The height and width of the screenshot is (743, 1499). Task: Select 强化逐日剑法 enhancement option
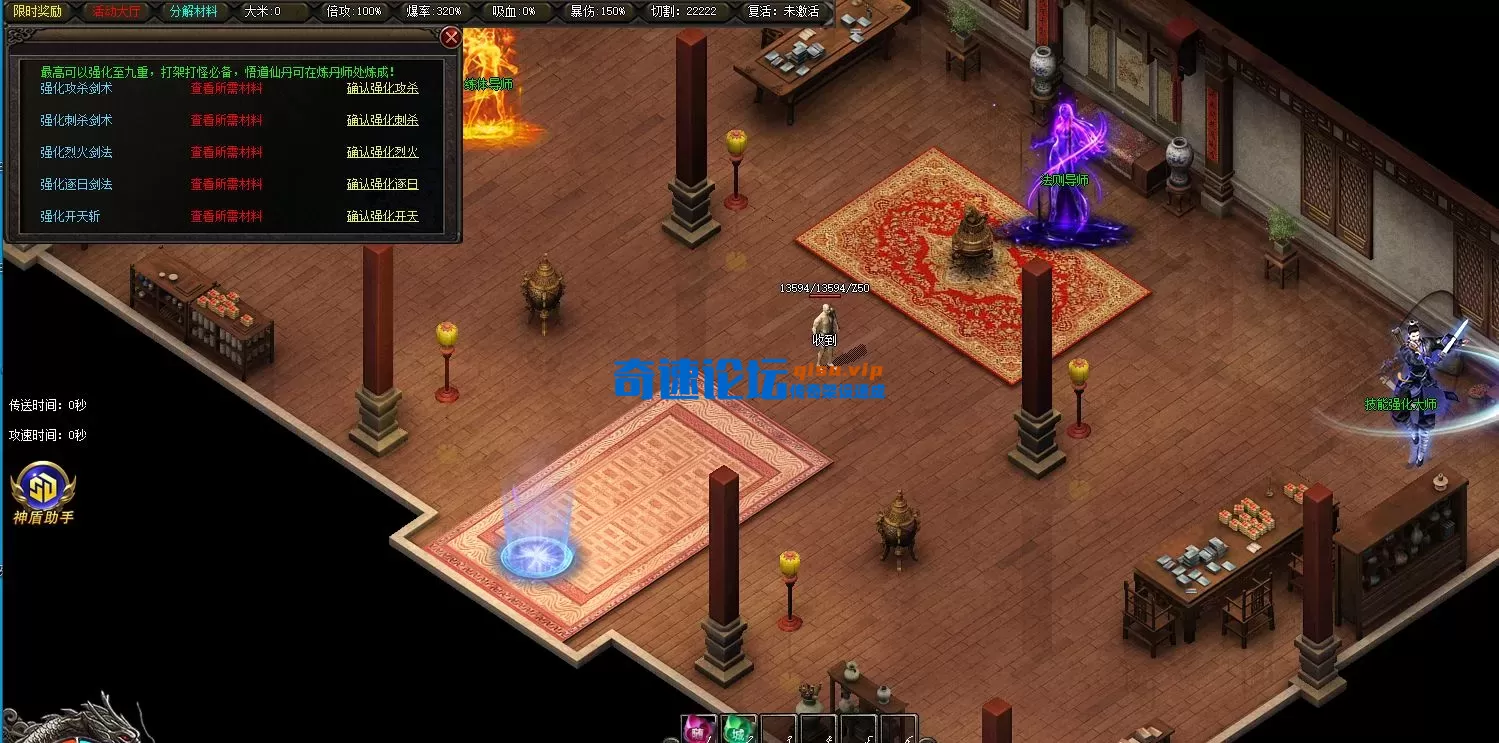(76, 184)
